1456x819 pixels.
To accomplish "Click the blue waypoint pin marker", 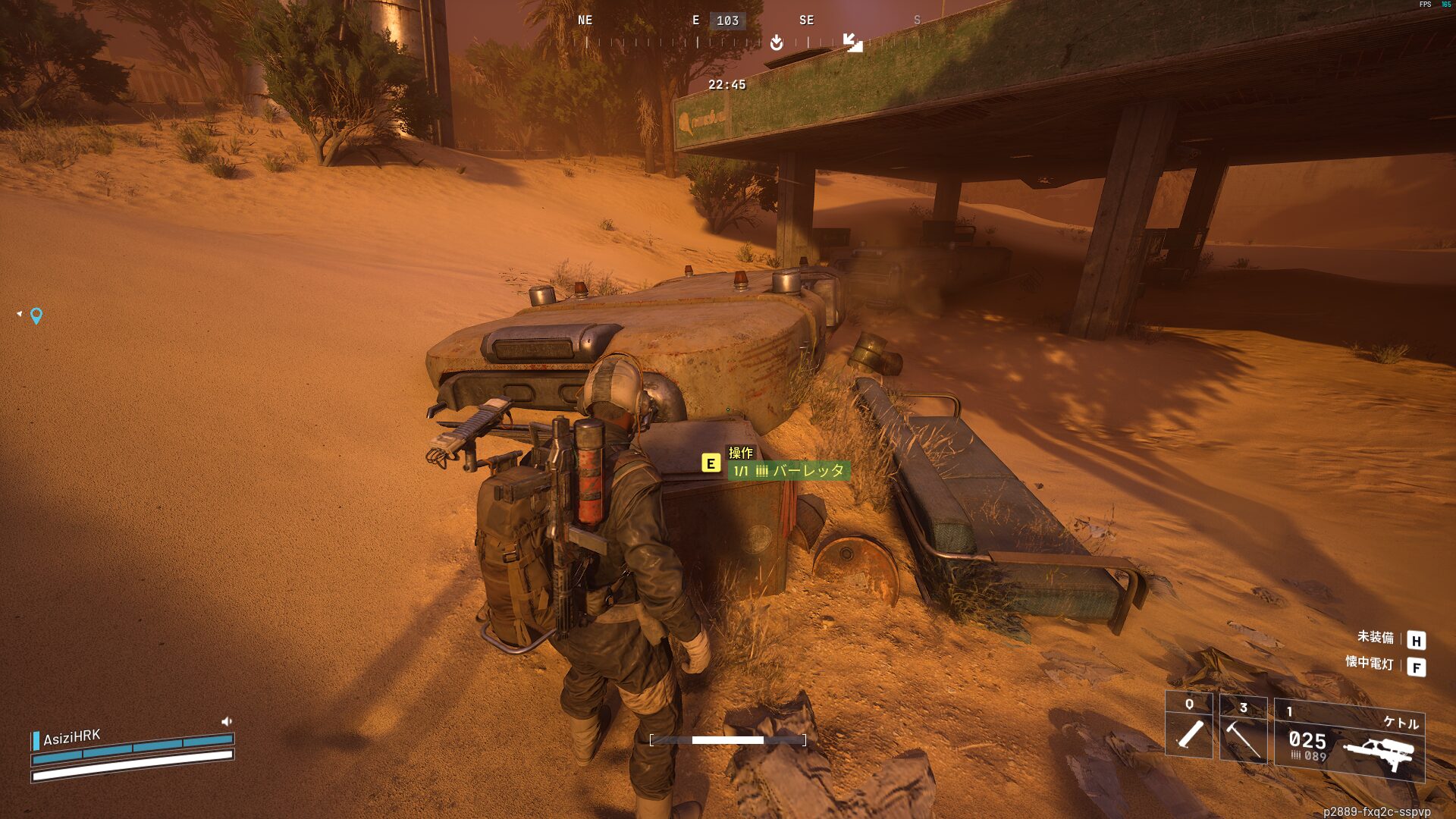I will click(36, 315).
